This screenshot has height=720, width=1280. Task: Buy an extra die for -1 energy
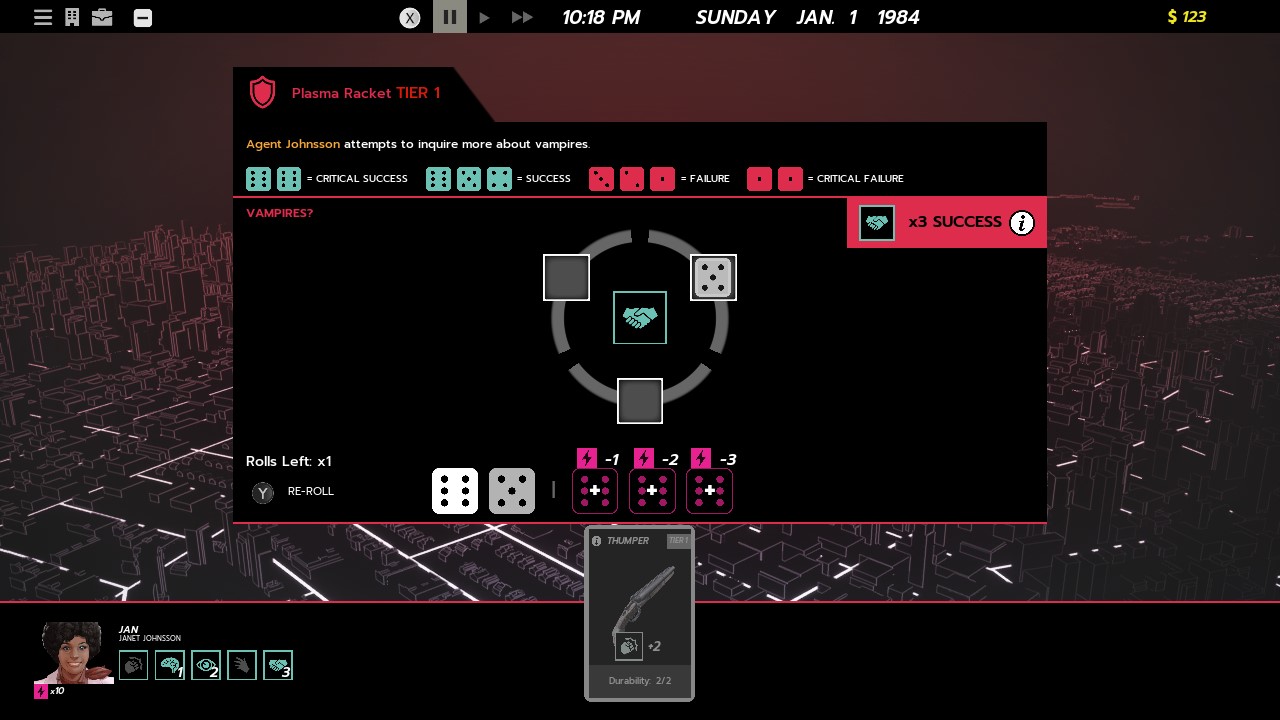[x=595, y=491]
